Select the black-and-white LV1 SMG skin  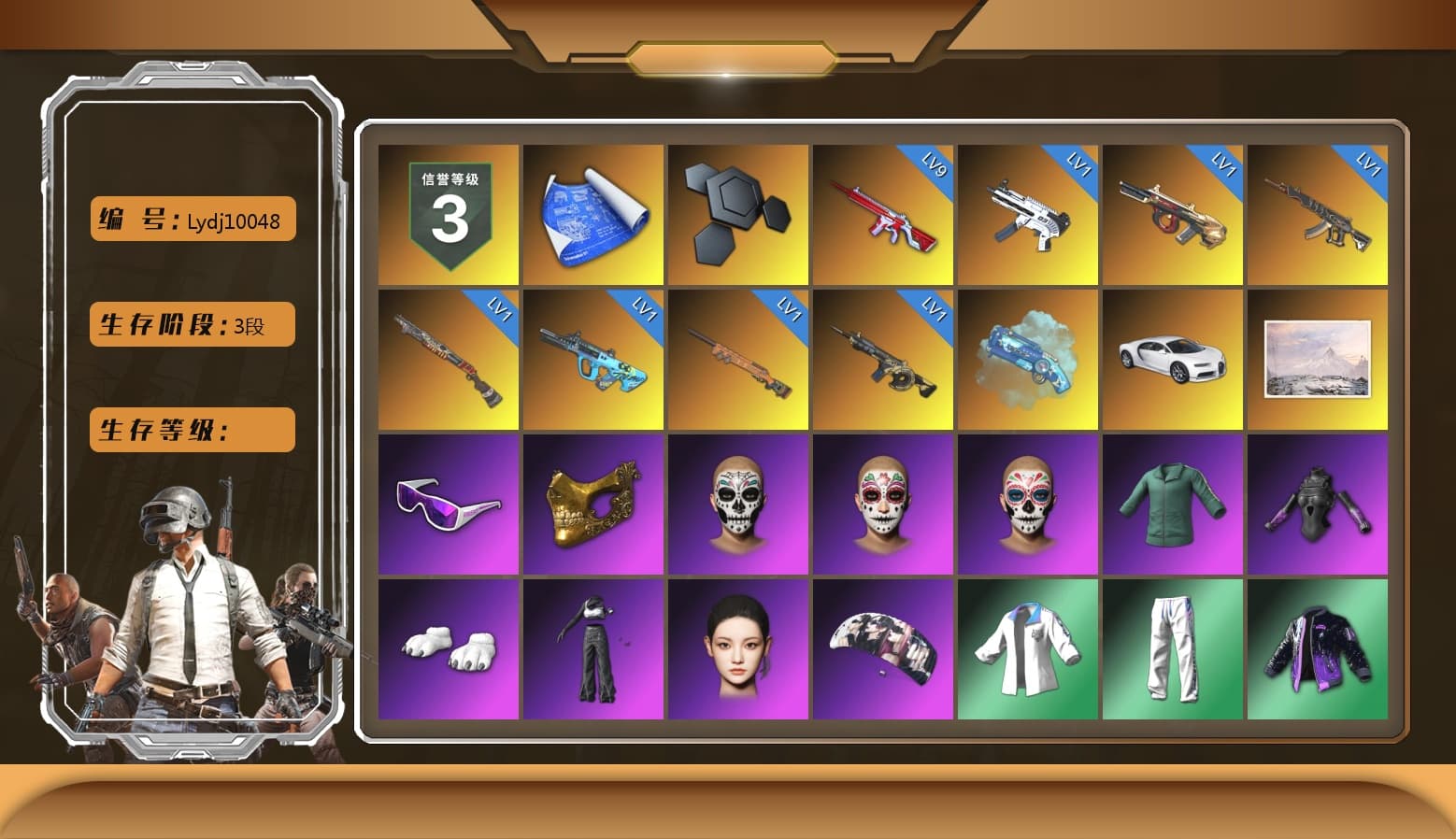(1028, 213)
